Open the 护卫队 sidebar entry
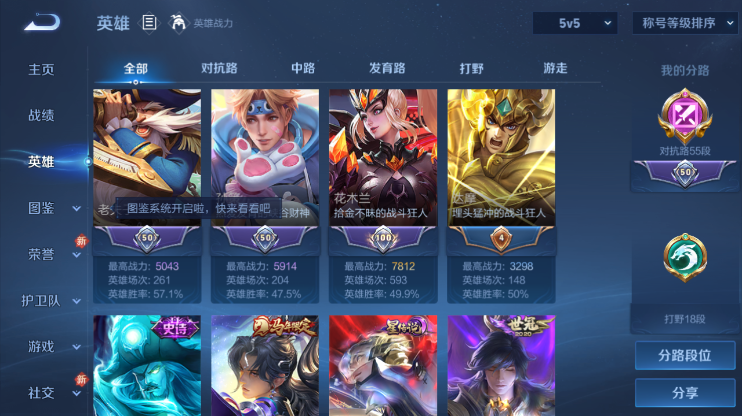Image resolution: width=742 pixels, height=416 pixels. tap(41, 300)
